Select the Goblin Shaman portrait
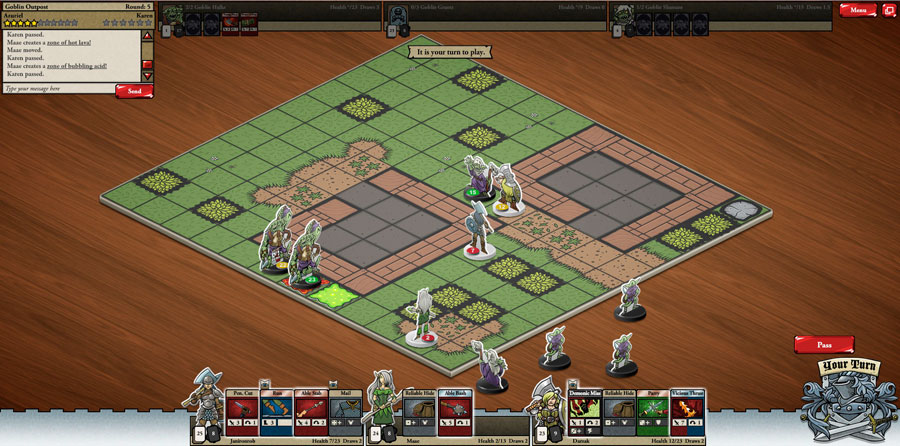 click(623, 14)
